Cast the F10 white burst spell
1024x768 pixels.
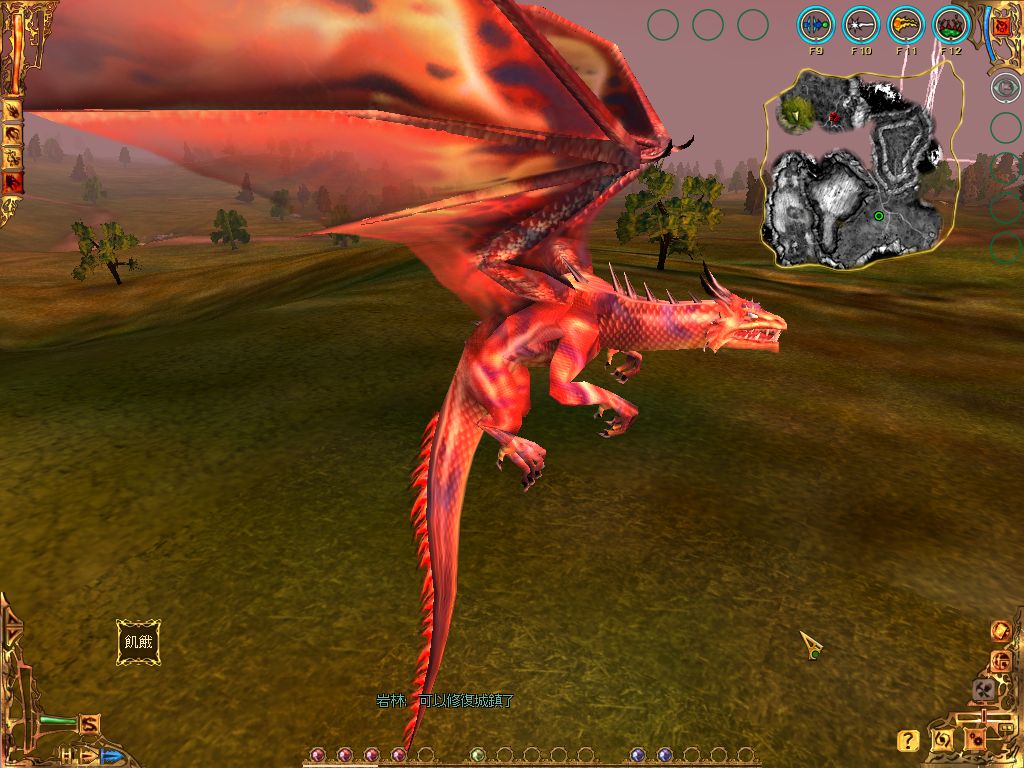tap(861, 24)
